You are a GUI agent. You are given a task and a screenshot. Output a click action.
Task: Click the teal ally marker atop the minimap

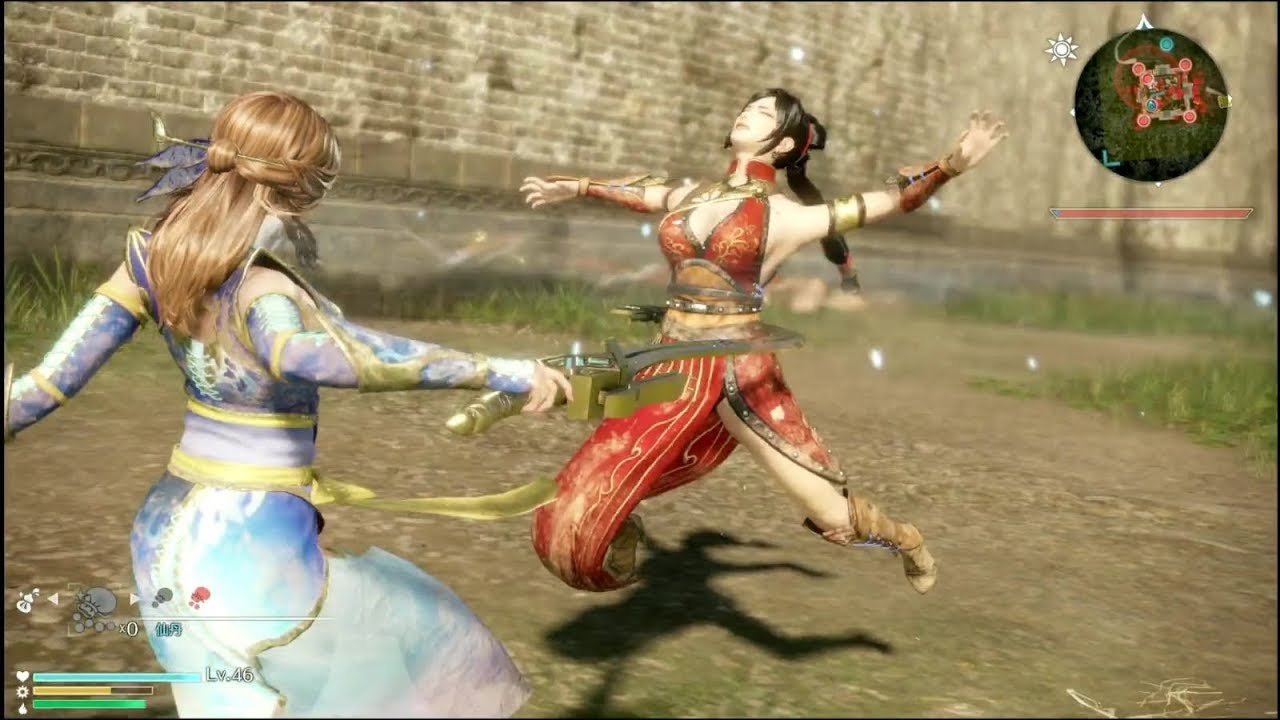[1166, 43]
